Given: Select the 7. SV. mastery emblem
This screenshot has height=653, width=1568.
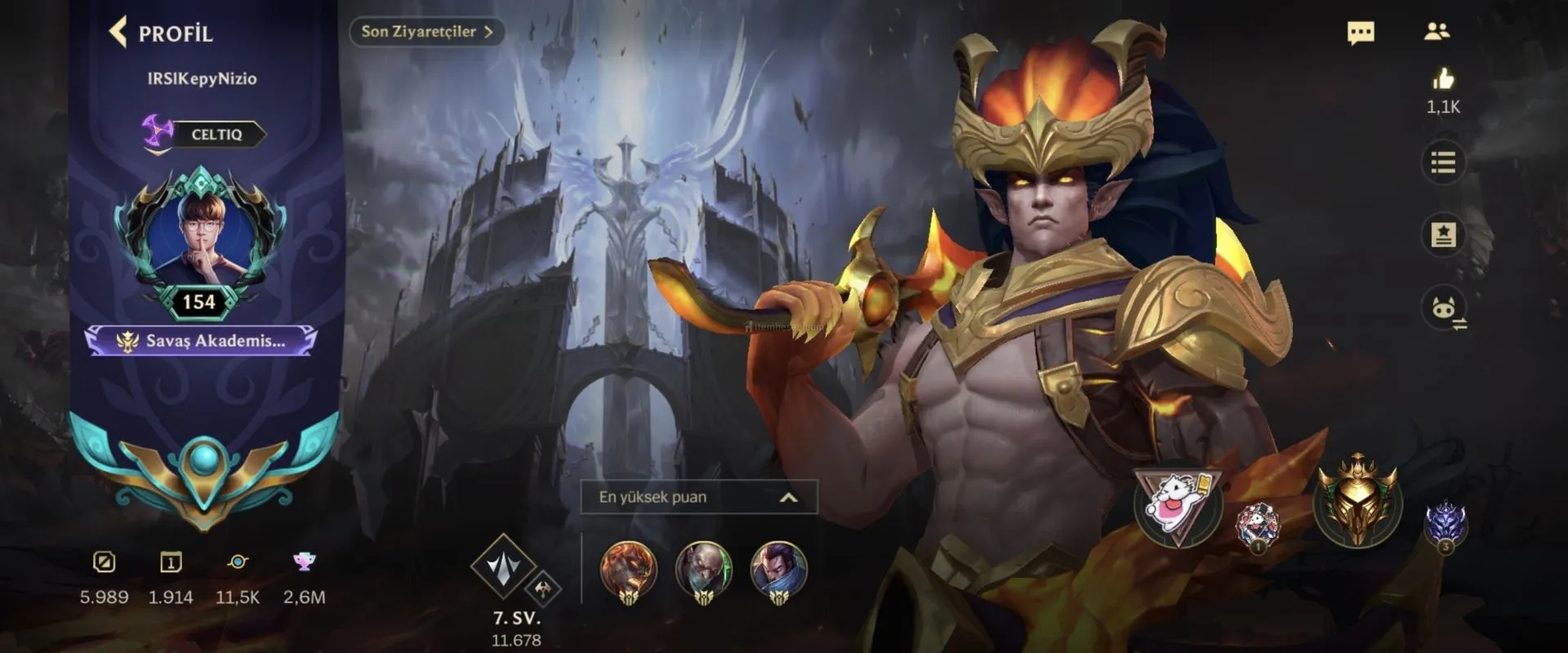Looking at the screenshot, I should pos(505,567).
